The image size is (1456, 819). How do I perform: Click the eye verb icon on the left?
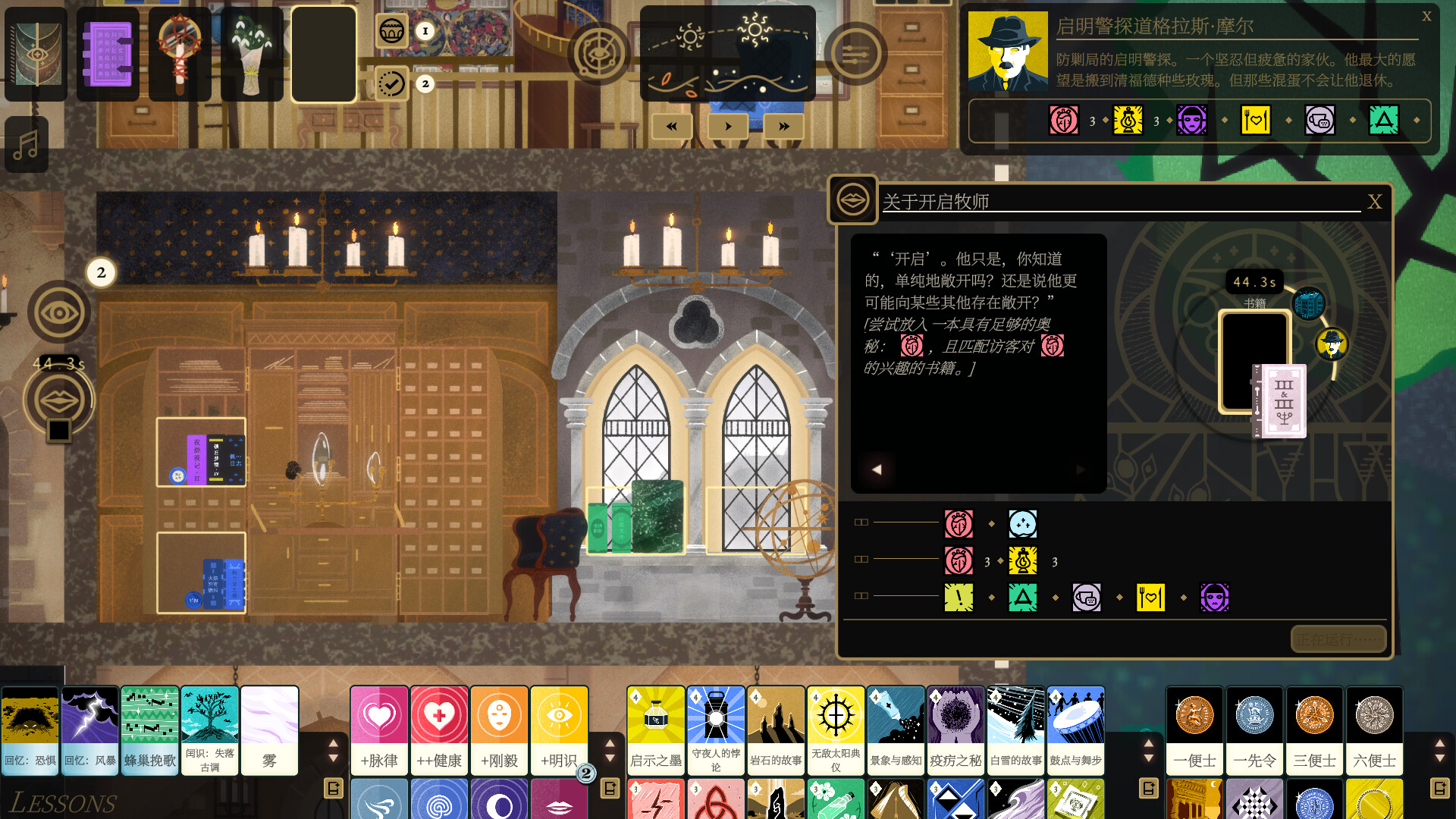[59, 311]
